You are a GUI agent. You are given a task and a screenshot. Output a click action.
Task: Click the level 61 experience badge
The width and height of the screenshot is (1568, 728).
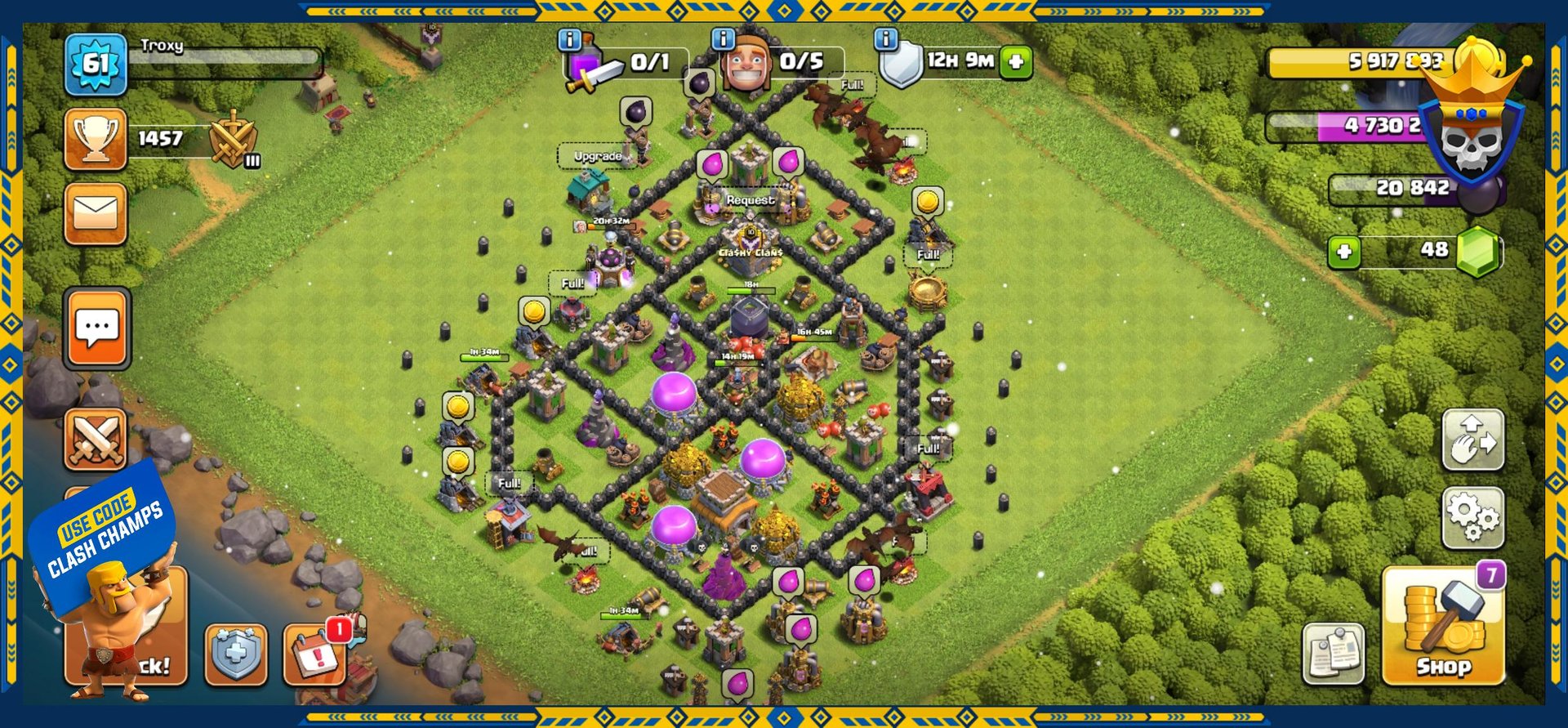tap(96, 64)
